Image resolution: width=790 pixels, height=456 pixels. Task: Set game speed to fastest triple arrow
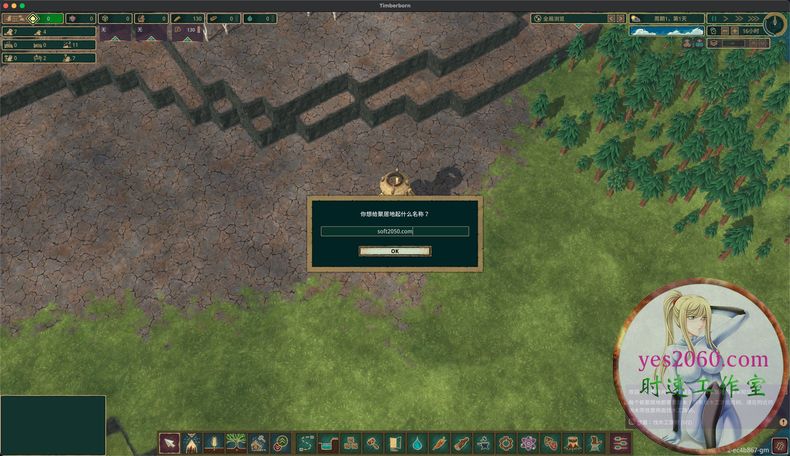[753, 19]
